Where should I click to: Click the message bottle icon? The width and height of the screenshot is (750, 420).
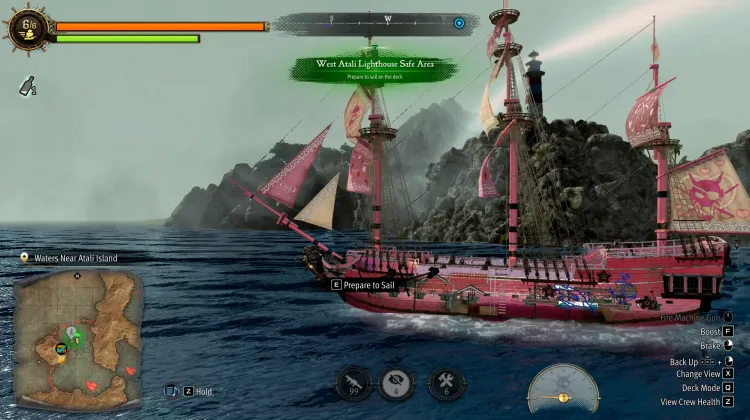click(27, 86)
